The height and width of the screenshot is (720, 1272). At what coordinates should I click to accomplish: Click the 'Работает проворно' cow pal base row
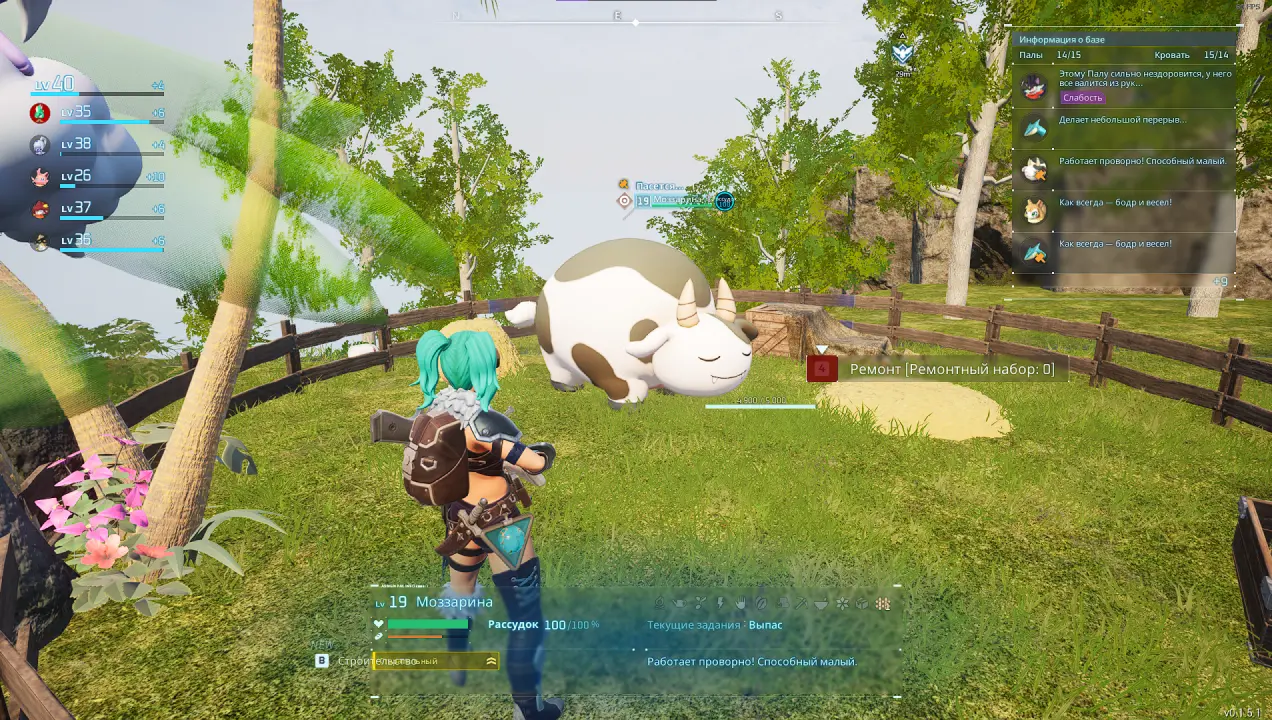point(1125,168)
